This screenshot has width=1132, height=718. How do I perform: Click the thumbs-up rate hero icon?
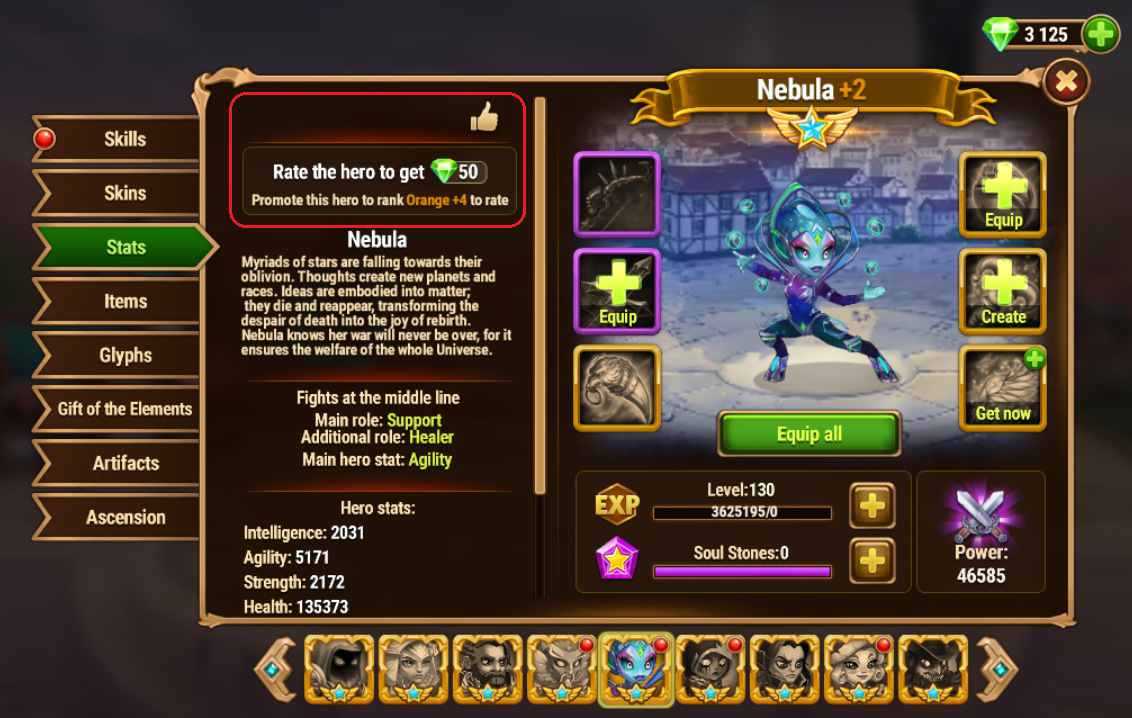484,118
